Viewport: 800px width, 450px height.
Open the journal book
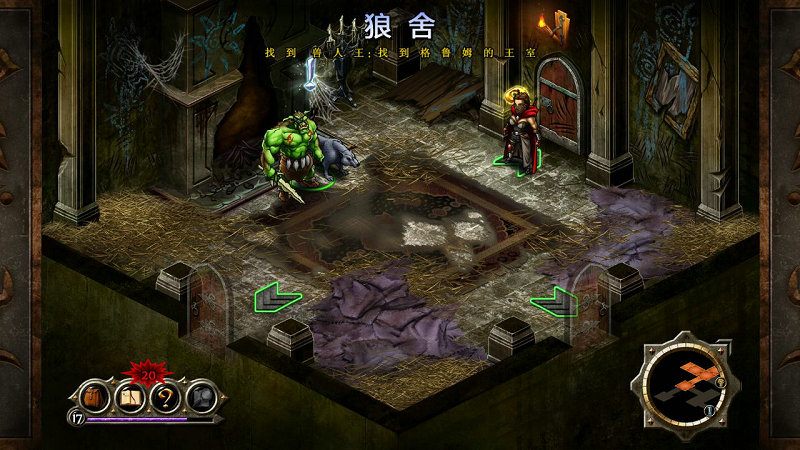pyautogui.click(x=128, y=397)
